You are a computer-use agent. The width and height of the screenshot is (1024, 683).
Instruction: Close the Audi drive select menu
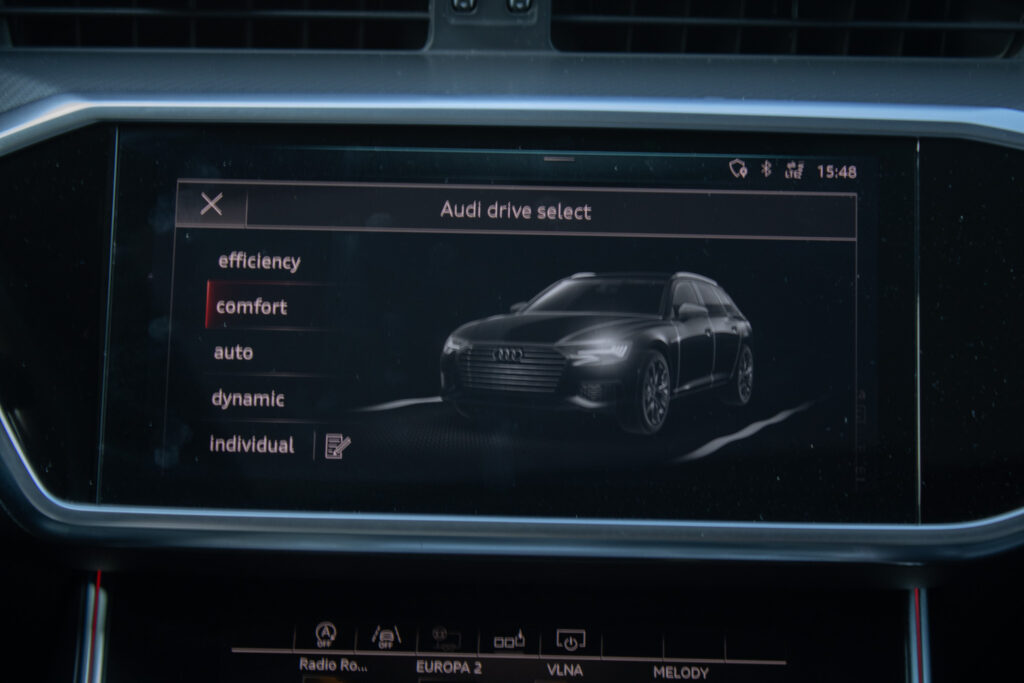211,205
